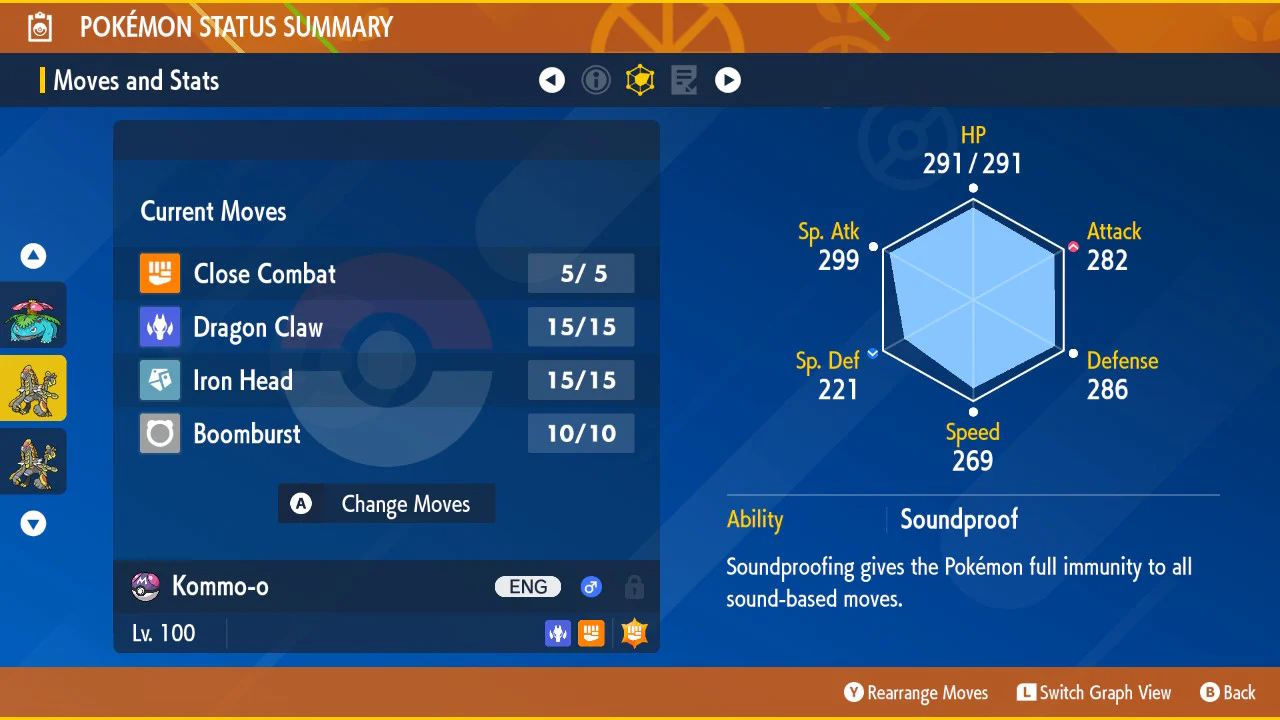Go to previous summary page arrow
Image resolution: width=1280 pixels, height=720 pixels.
click(552, 80)
